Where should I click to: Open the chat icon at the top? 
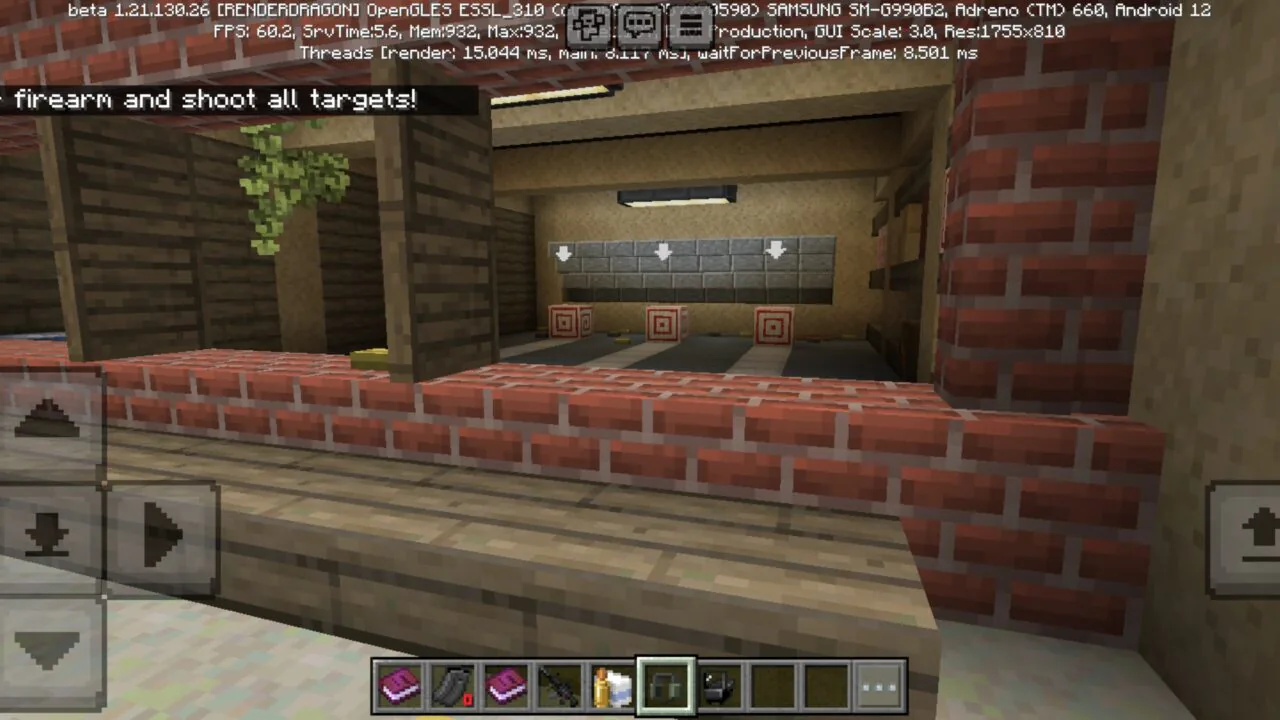pyautogui.click(x=640, y=25)
